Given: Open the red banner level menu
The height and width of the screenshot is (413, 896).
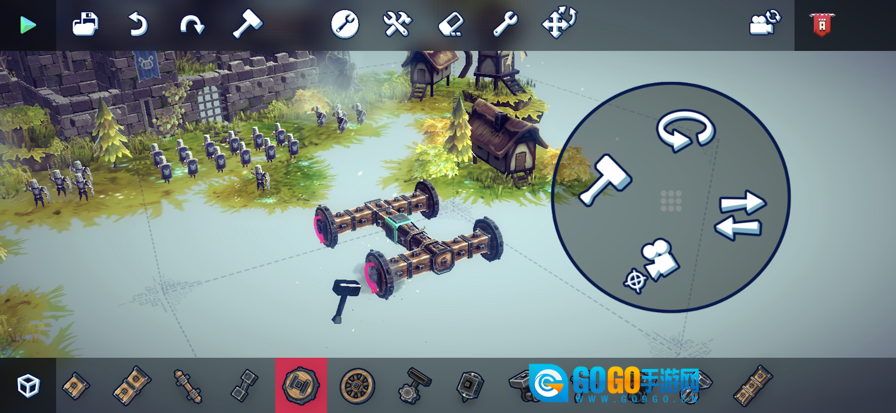Looking at the screenshot, I should click(x=821, y=25).
